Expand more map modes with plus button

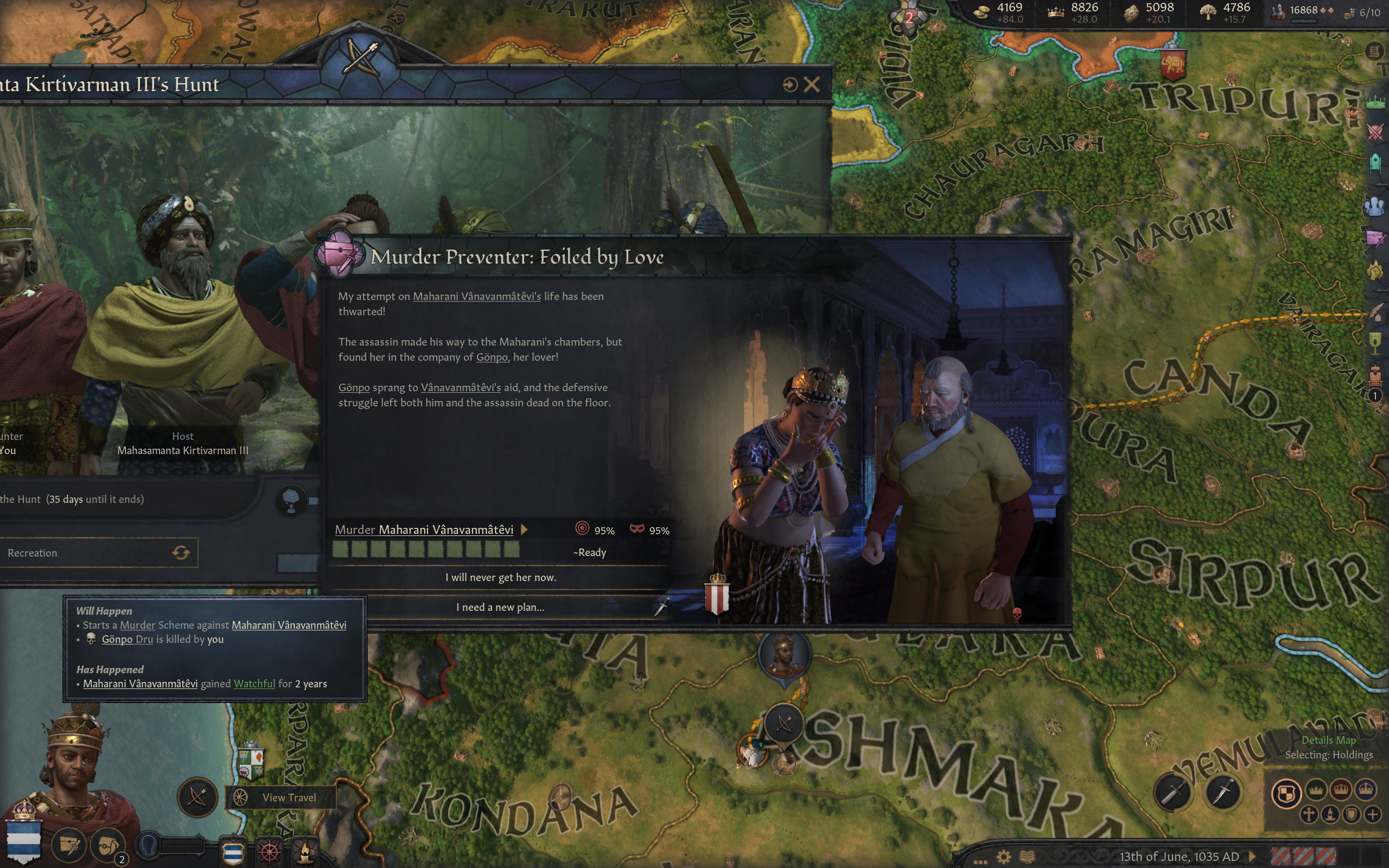point(1373,815)
